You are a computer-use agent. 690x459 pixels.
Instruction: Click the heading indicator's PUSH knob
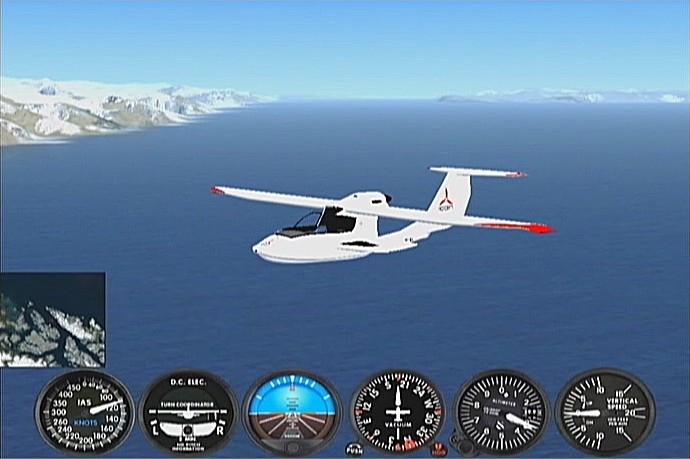354,448
